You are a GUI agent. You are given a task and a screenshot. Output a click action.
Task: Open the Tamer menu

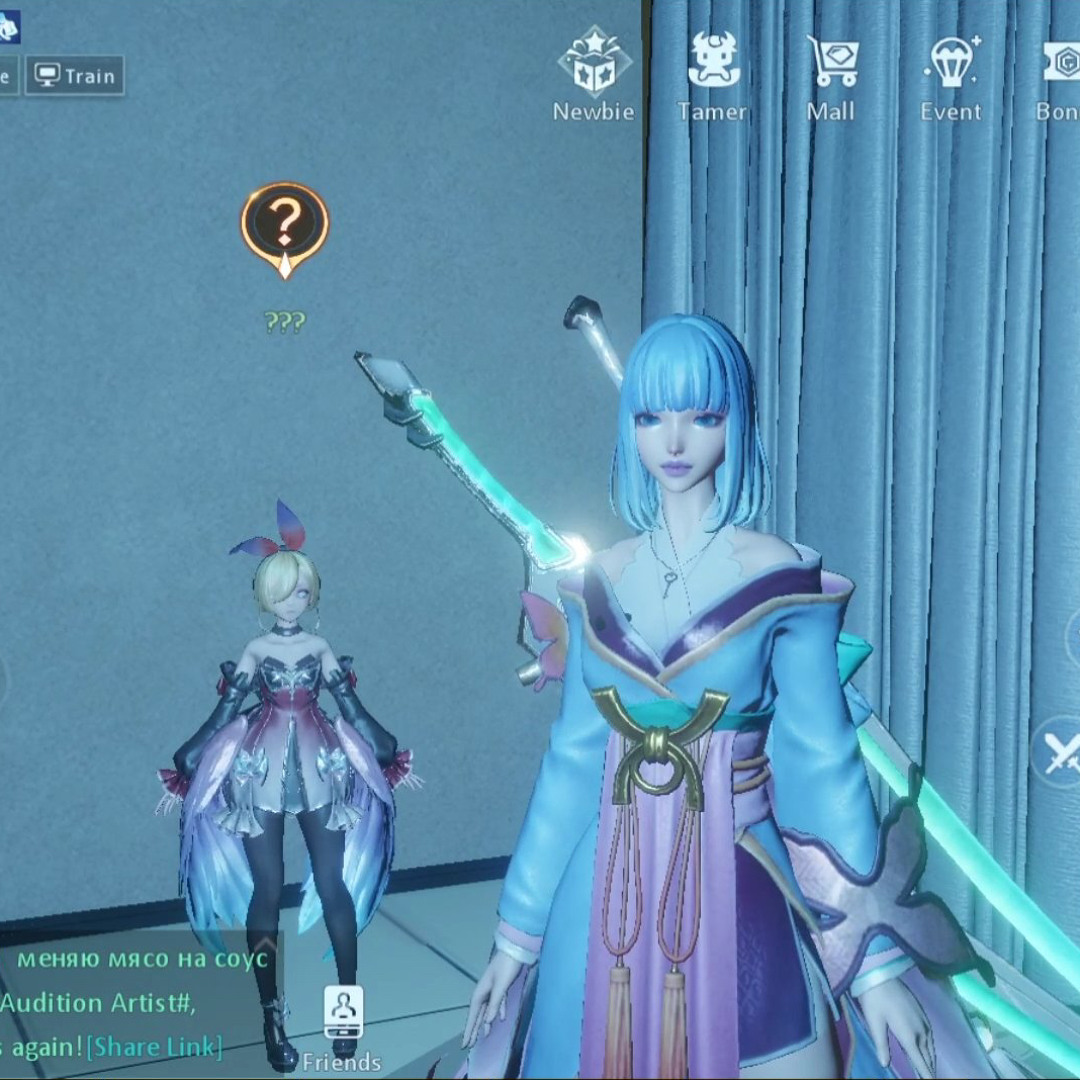712,76
